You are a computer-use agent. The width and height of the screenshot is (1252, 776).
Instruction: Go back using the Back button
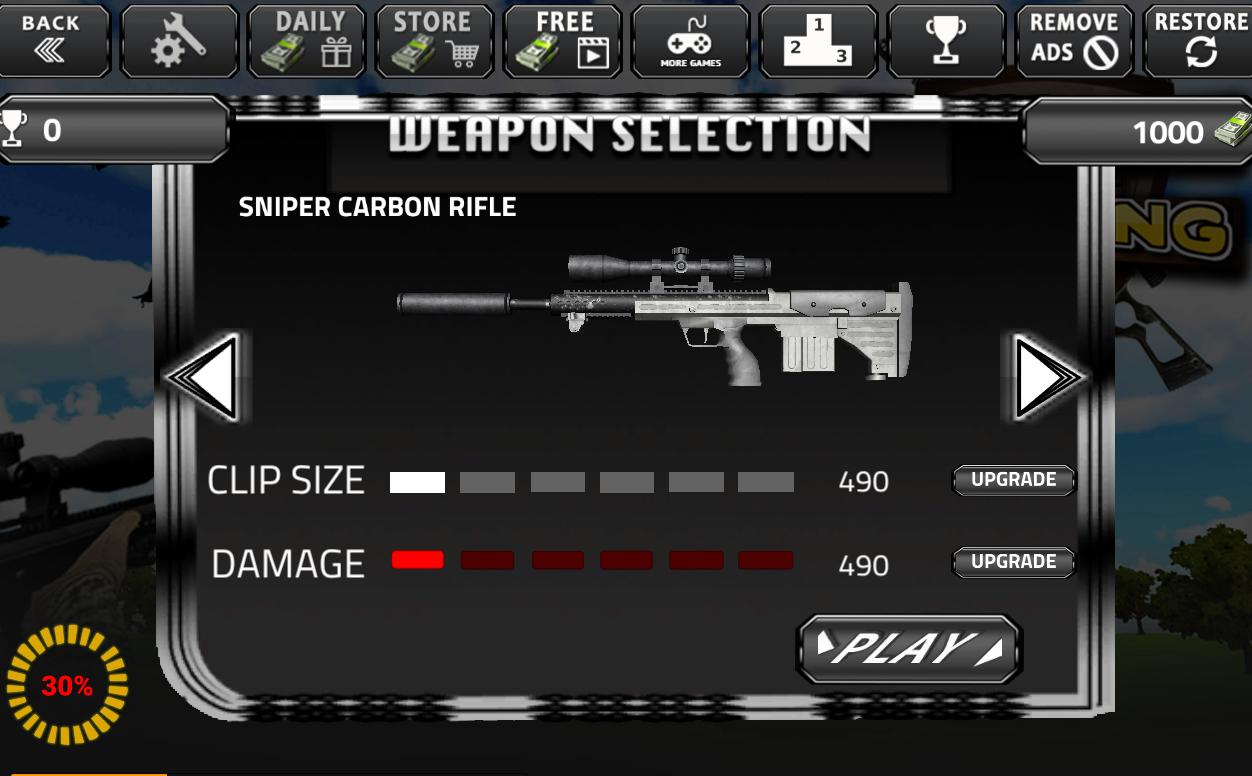(x=52, y=40)
